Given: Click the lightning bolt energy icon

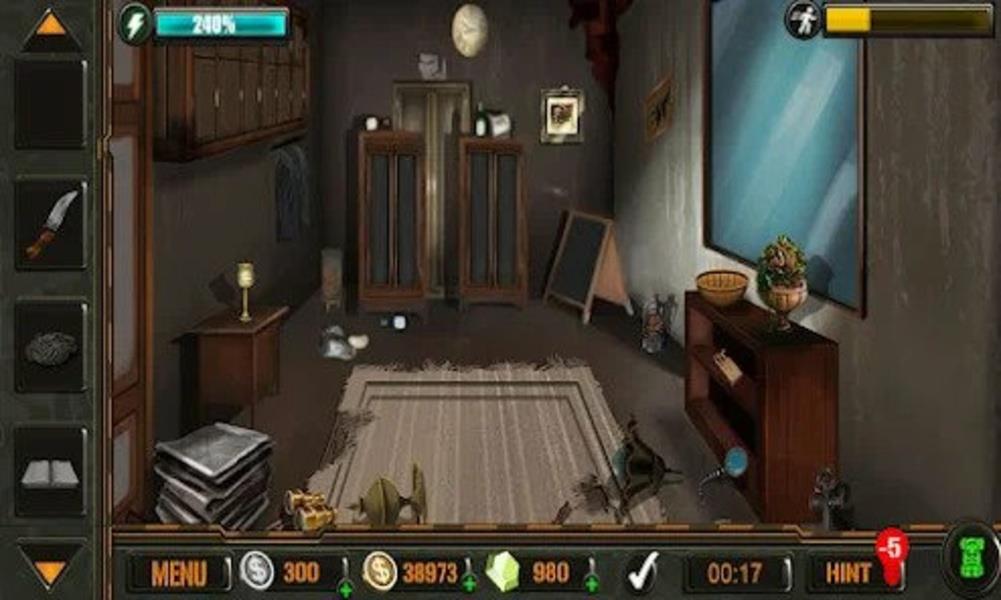Looking at the screenshot, I should (134, 23).
